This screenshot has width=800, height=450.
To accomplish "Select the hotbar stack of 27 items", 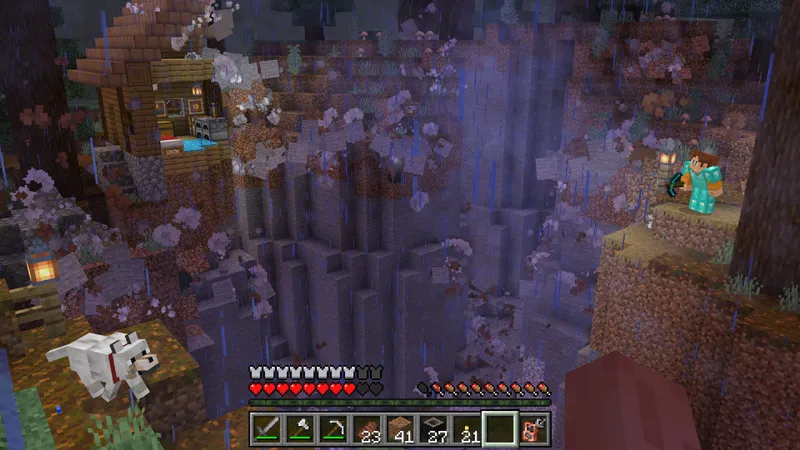I will coord(433,430).
